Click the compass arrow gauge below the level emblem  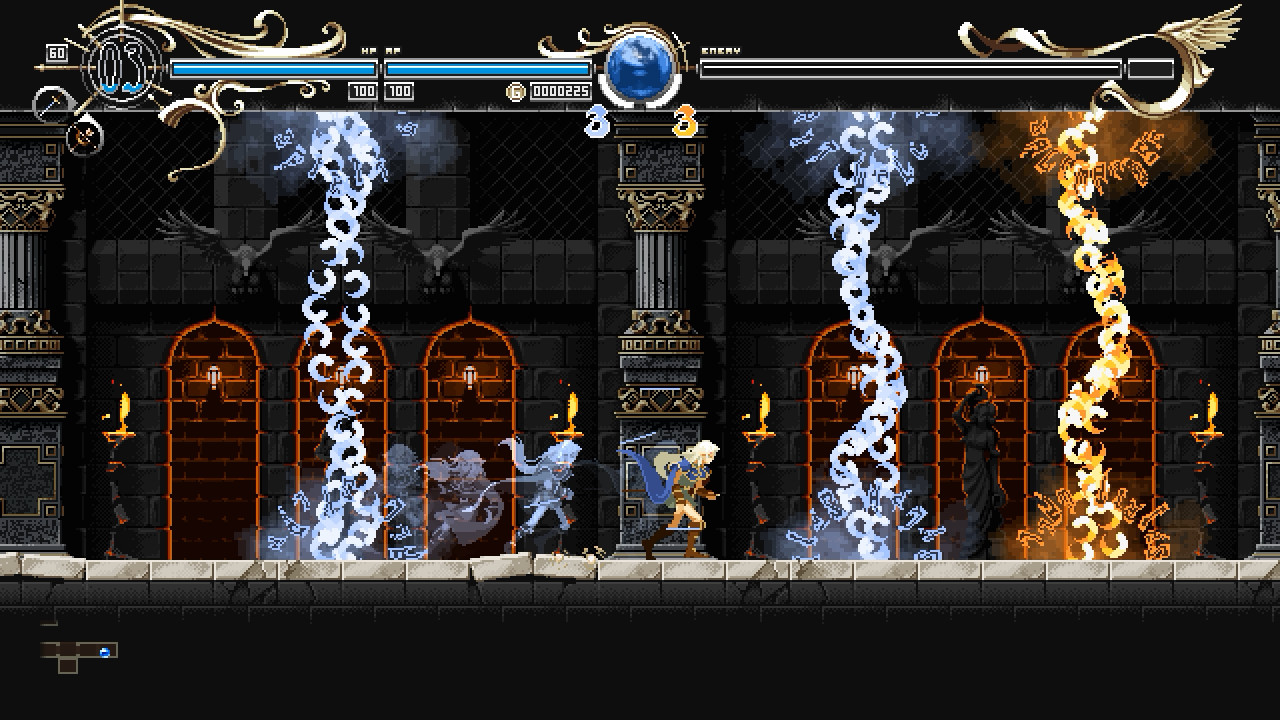click(50, 102)
